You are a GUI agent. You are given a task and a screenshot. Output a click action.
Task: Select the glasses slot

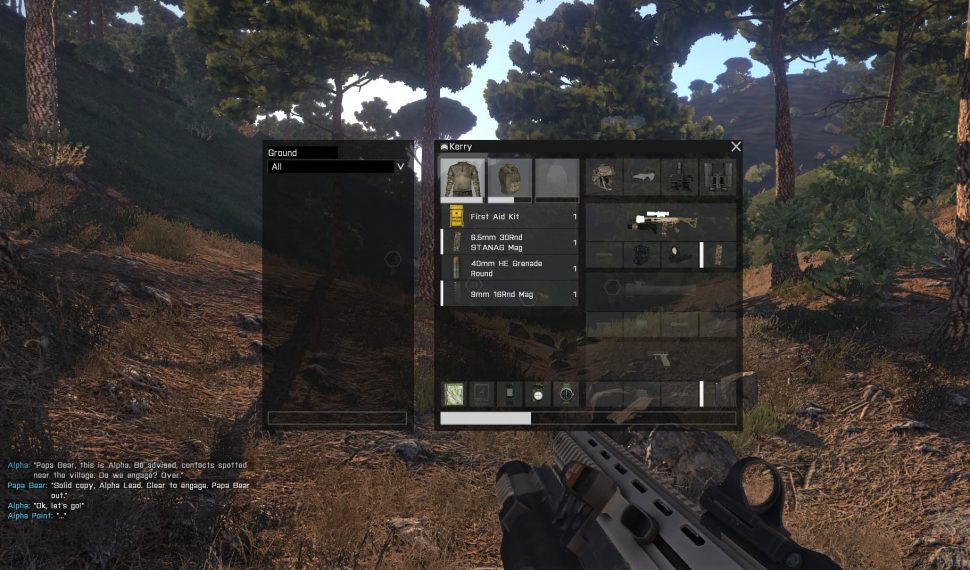pos(642,177)
